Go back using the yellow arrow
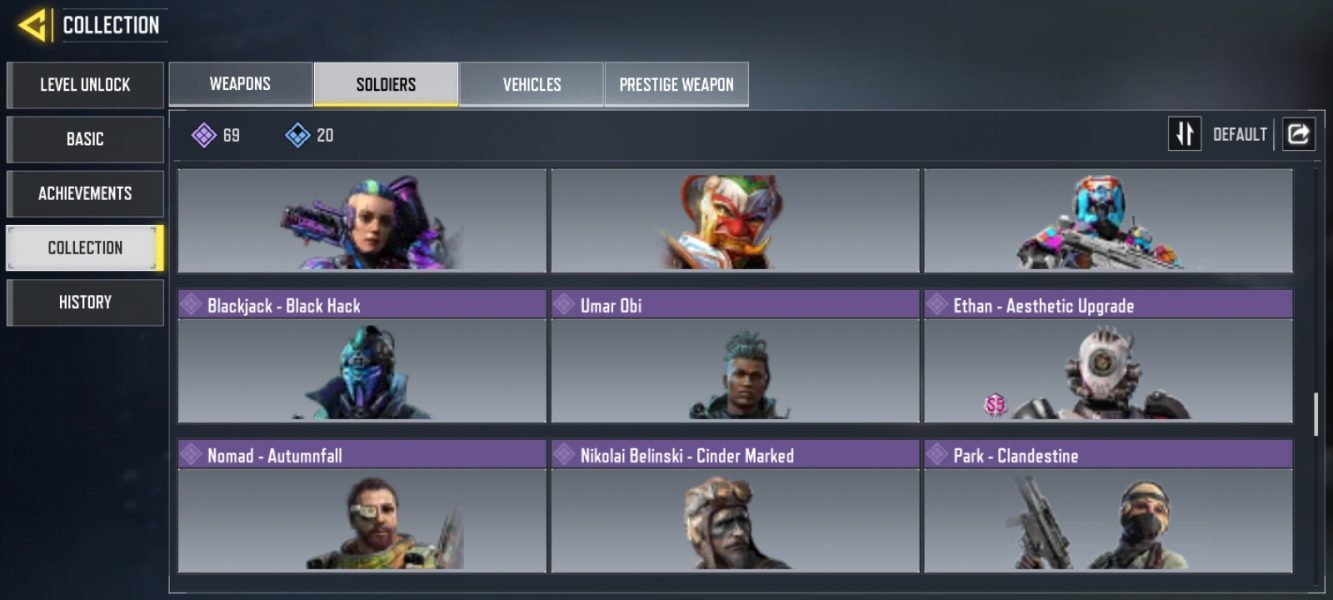1333x600 pixels. click(x=33, y=25)
